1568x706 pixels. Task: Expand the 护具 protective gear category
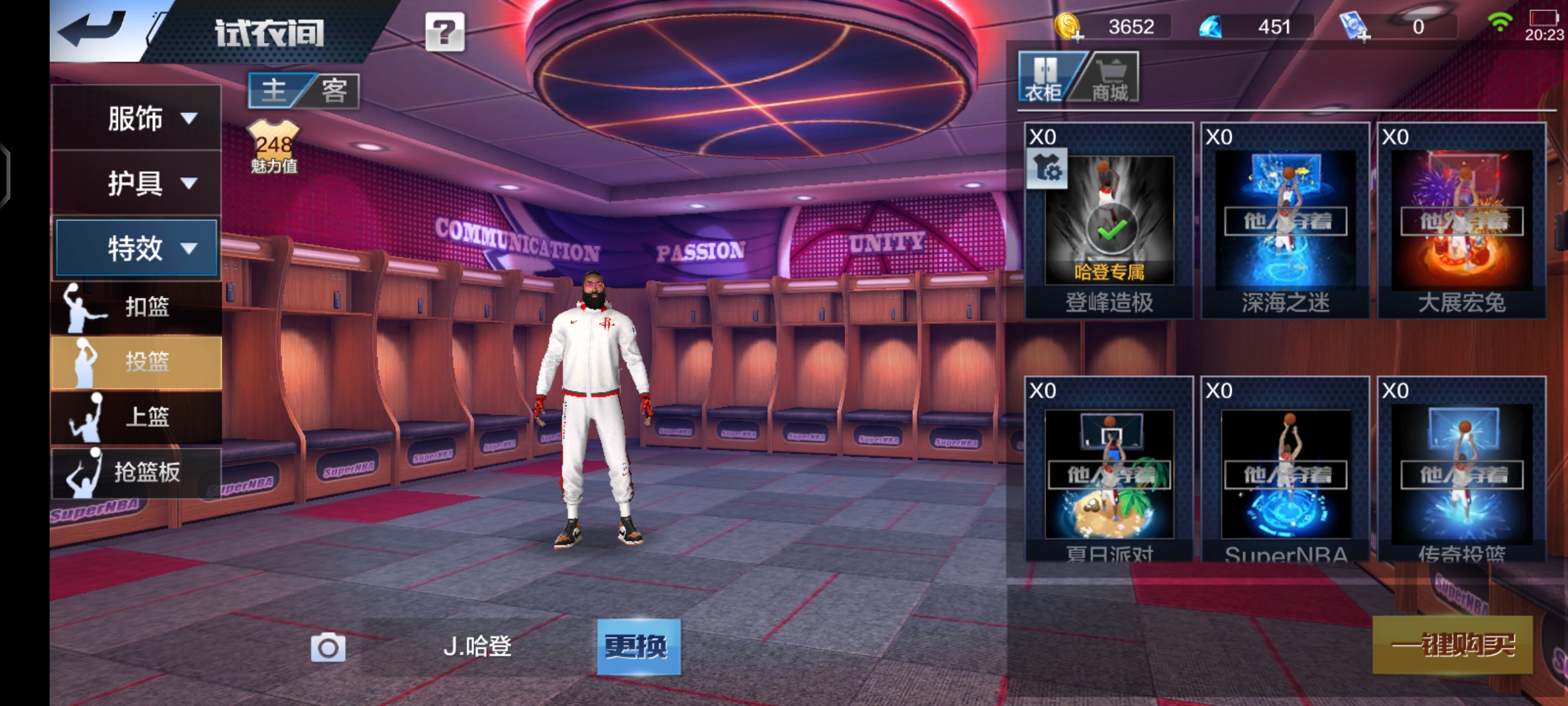click(136, 183)
